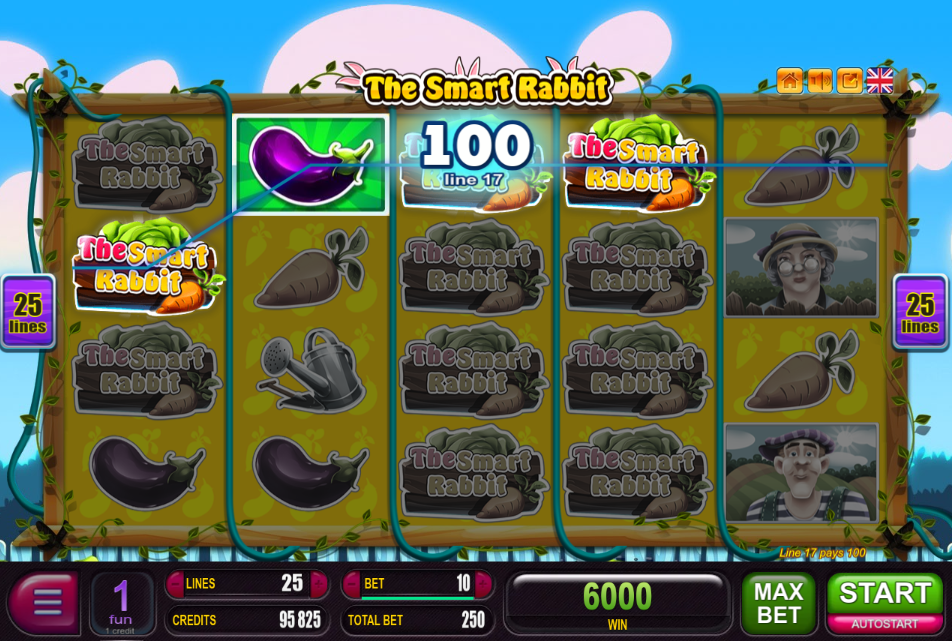Select the right 25 lines badge
The height and width of the screenshot is (641, 952).
click(919, 311)
